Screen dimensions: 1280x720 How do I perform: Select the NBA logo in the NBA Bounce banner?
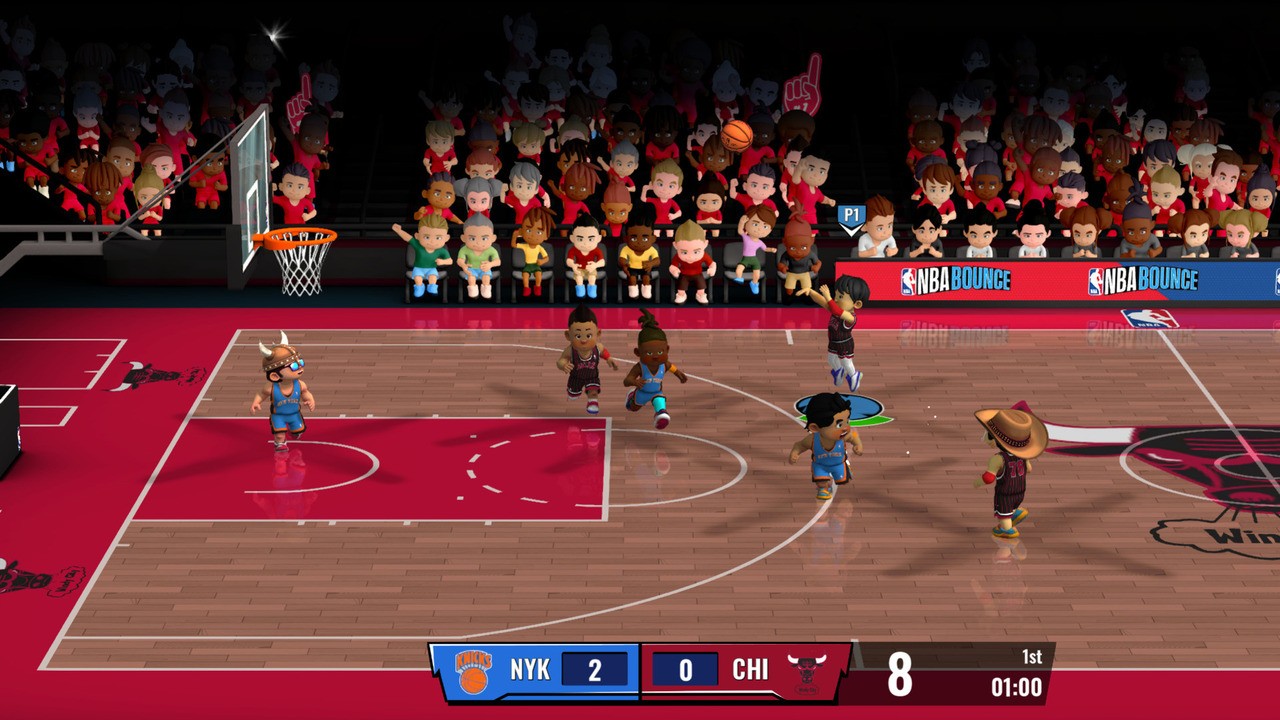(908, 282)
